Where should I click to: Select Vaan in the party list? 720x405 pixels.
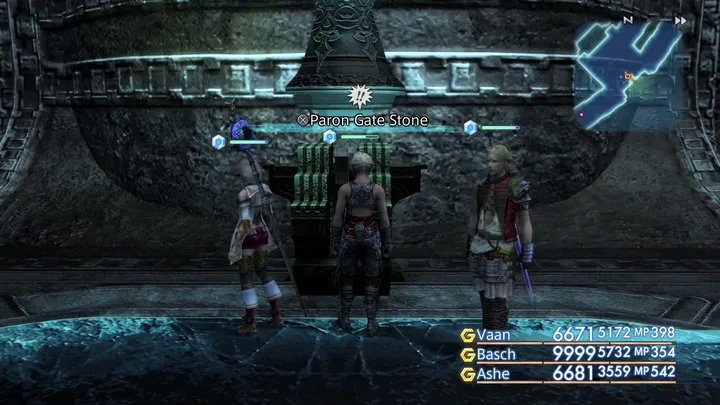[x=494, y=334]
